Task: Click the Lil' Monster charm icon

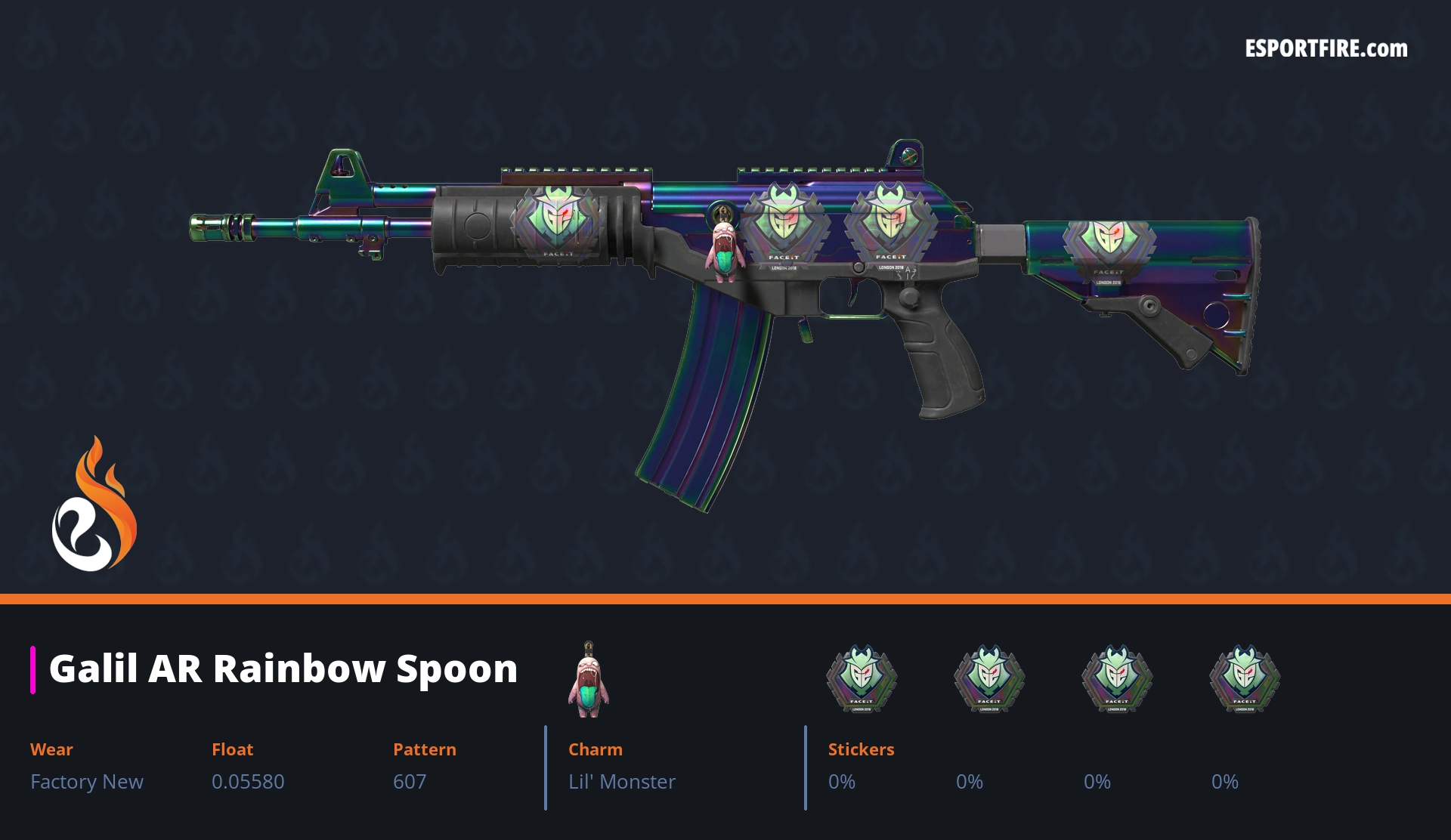Action: [x=589, y=680]
